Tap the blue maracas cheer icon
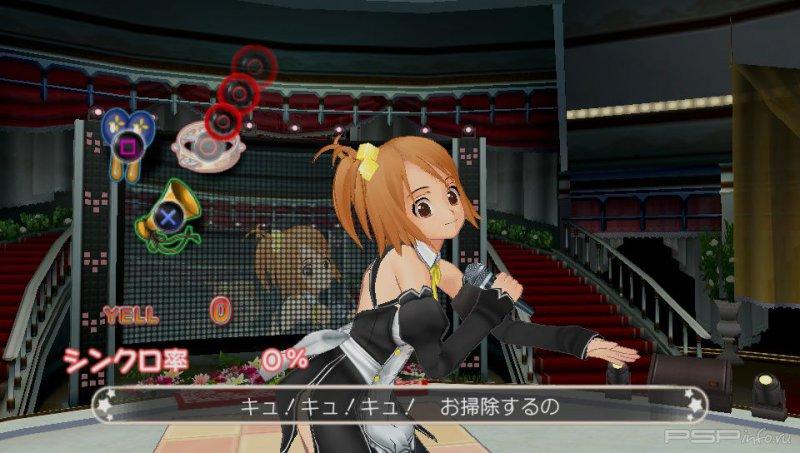Screen dimensions: 800x453 (x=129, y=138)
